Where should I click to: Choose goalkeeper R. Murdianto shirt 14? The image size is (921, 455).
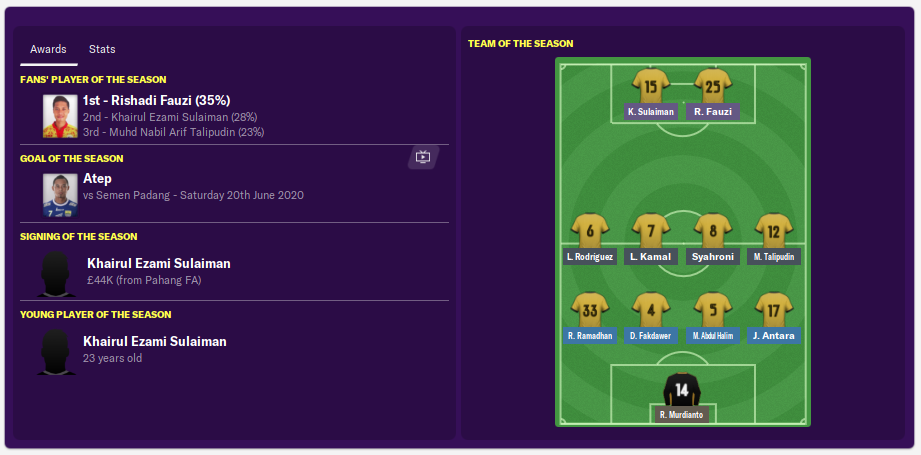point(682,391)
